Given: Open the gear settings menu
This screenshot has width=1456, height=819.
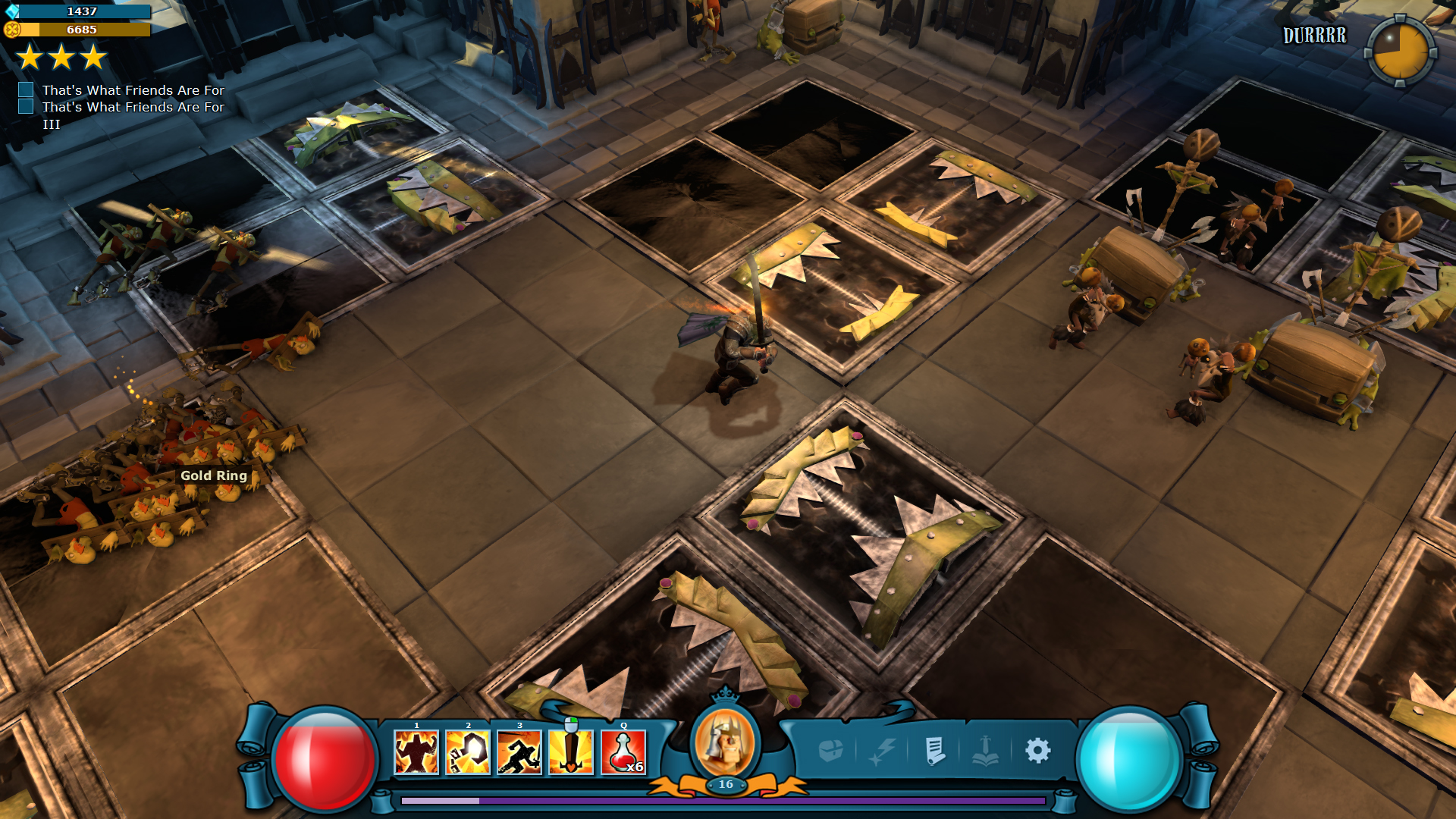Looking at the screenshot, I should [1037, 751].
